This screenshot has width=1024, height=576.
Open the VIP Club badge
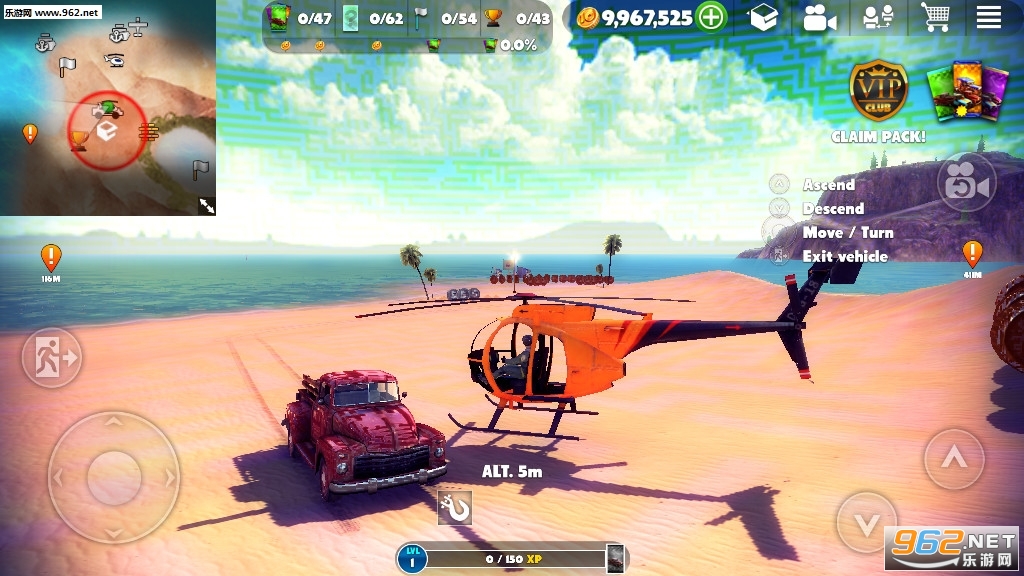click(878, 93)
